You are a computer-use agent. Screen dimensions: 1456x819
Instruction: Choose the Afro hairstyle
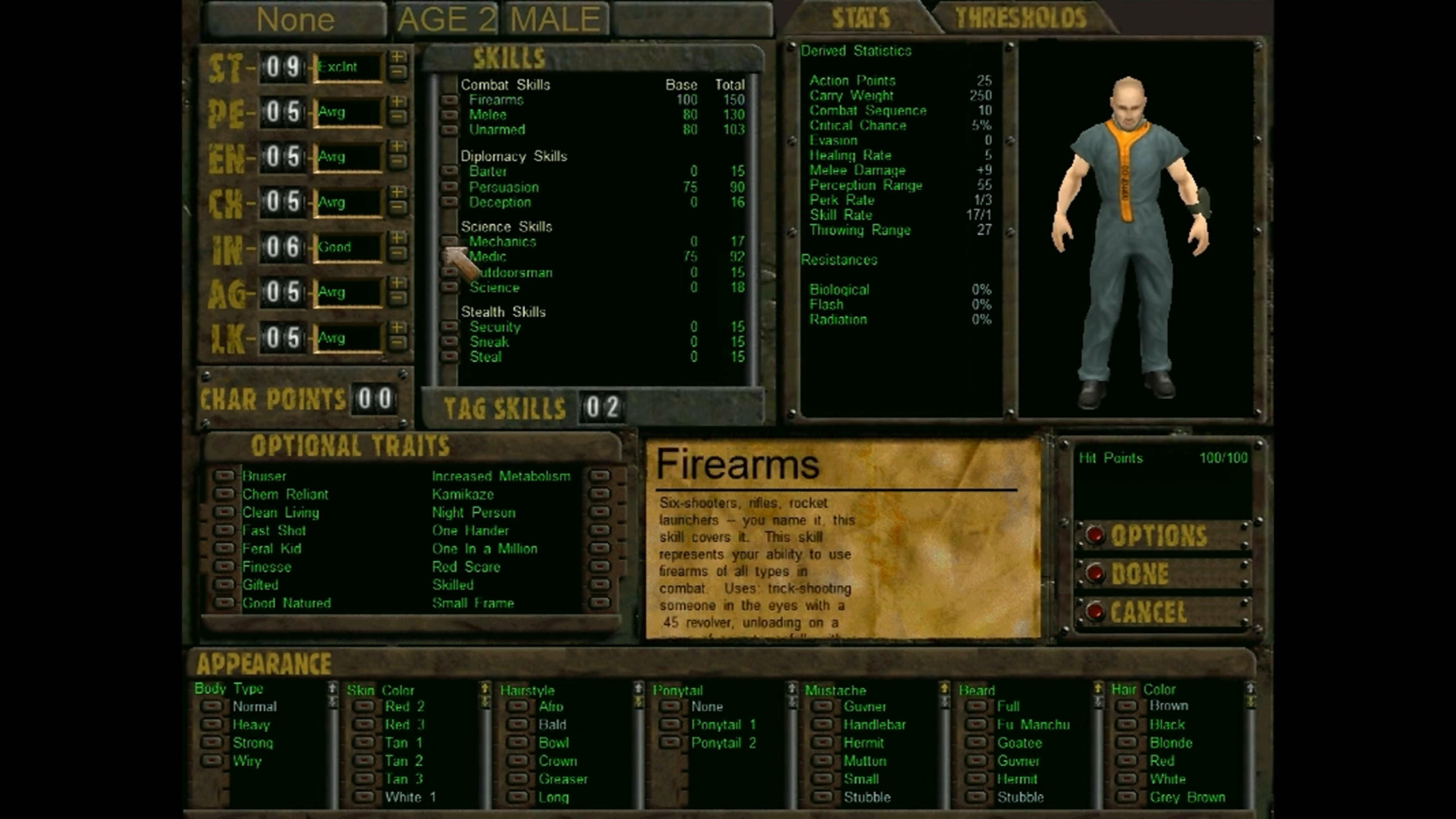[x=518, y=706]
